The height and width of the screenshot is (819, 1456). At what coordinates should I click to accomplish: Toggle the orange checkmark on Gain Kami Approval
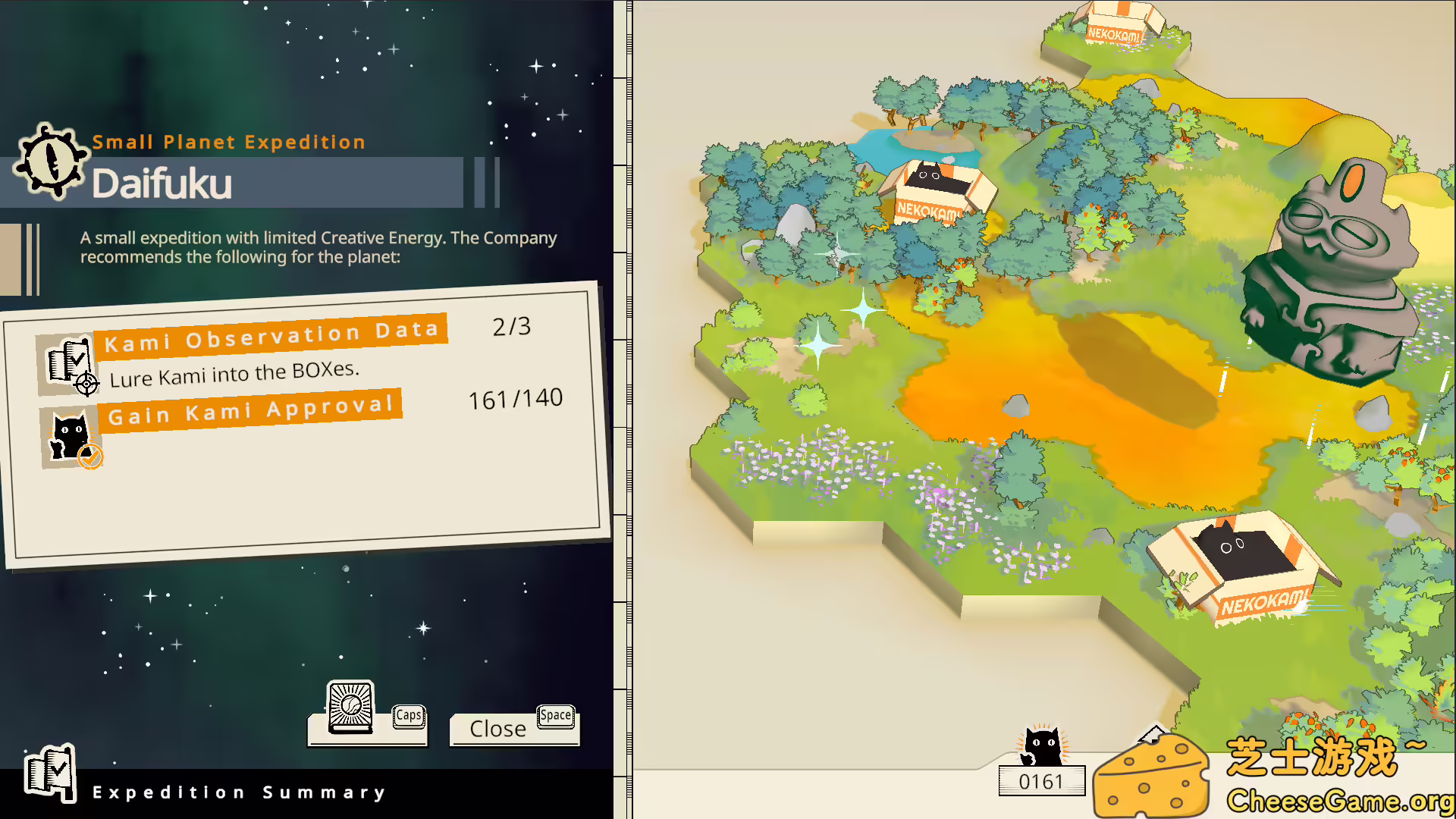(91, 456)
